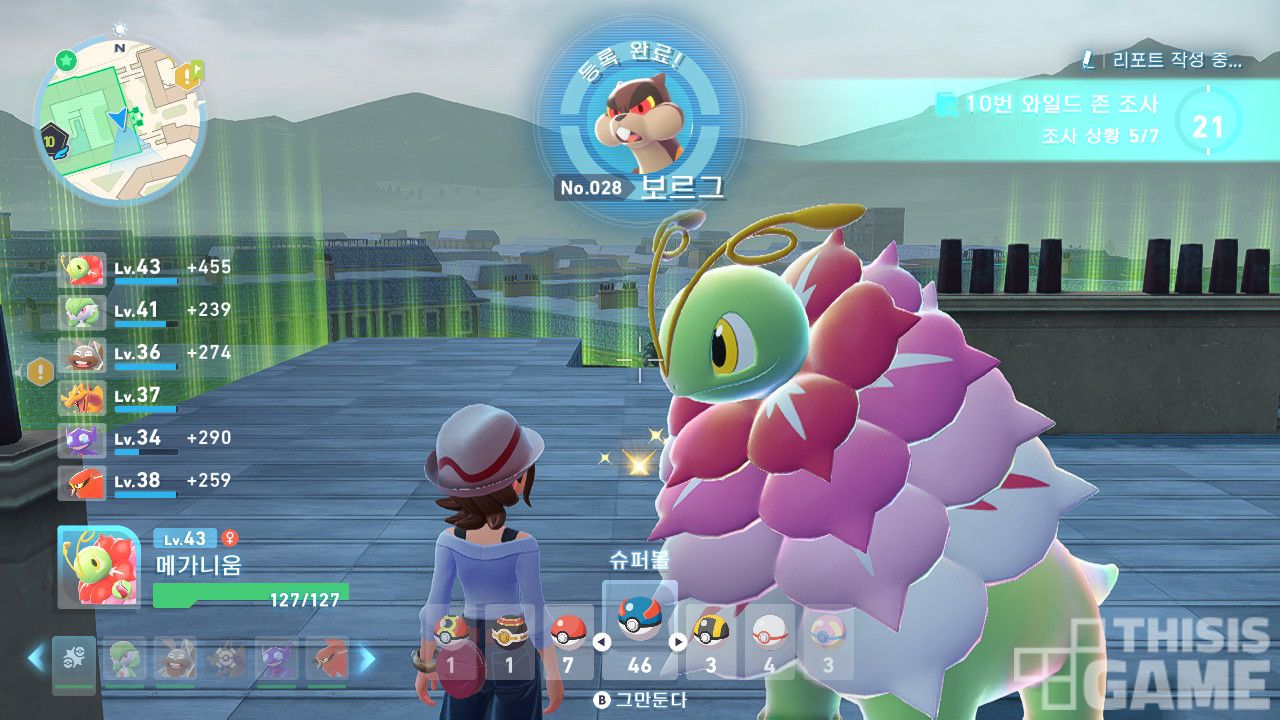Select the Lv.37 Charizard party row
This screenshot has height=720, width=1280.
120,396
